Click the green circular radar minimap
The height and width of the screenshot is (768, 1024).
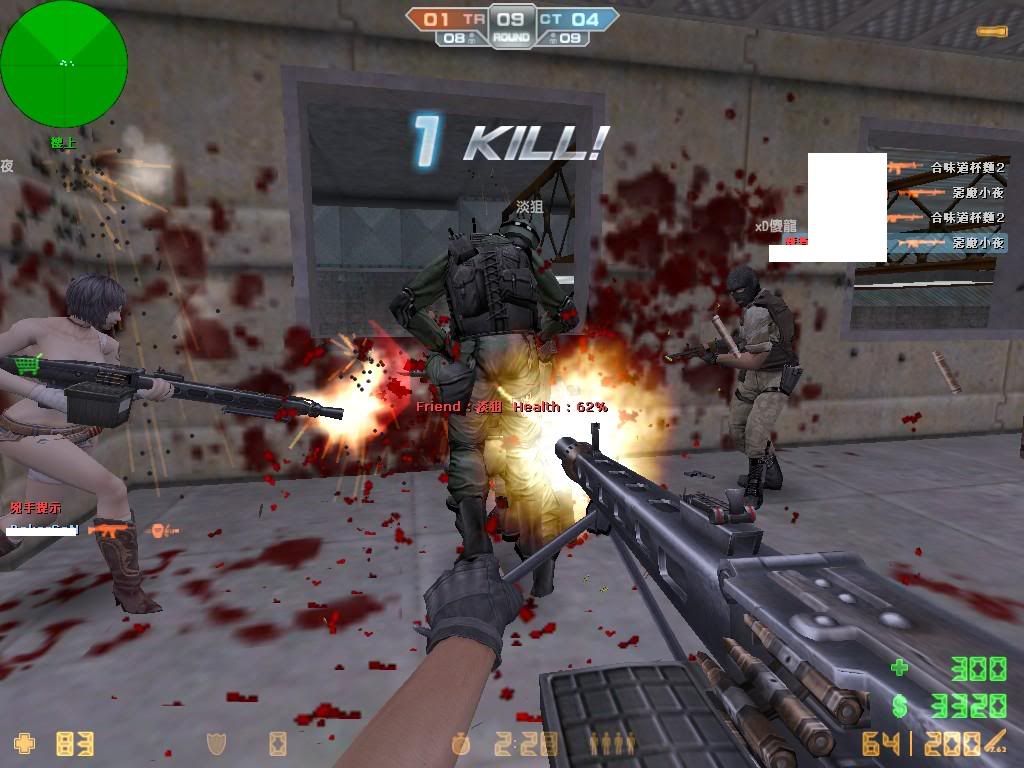(64, 64)
